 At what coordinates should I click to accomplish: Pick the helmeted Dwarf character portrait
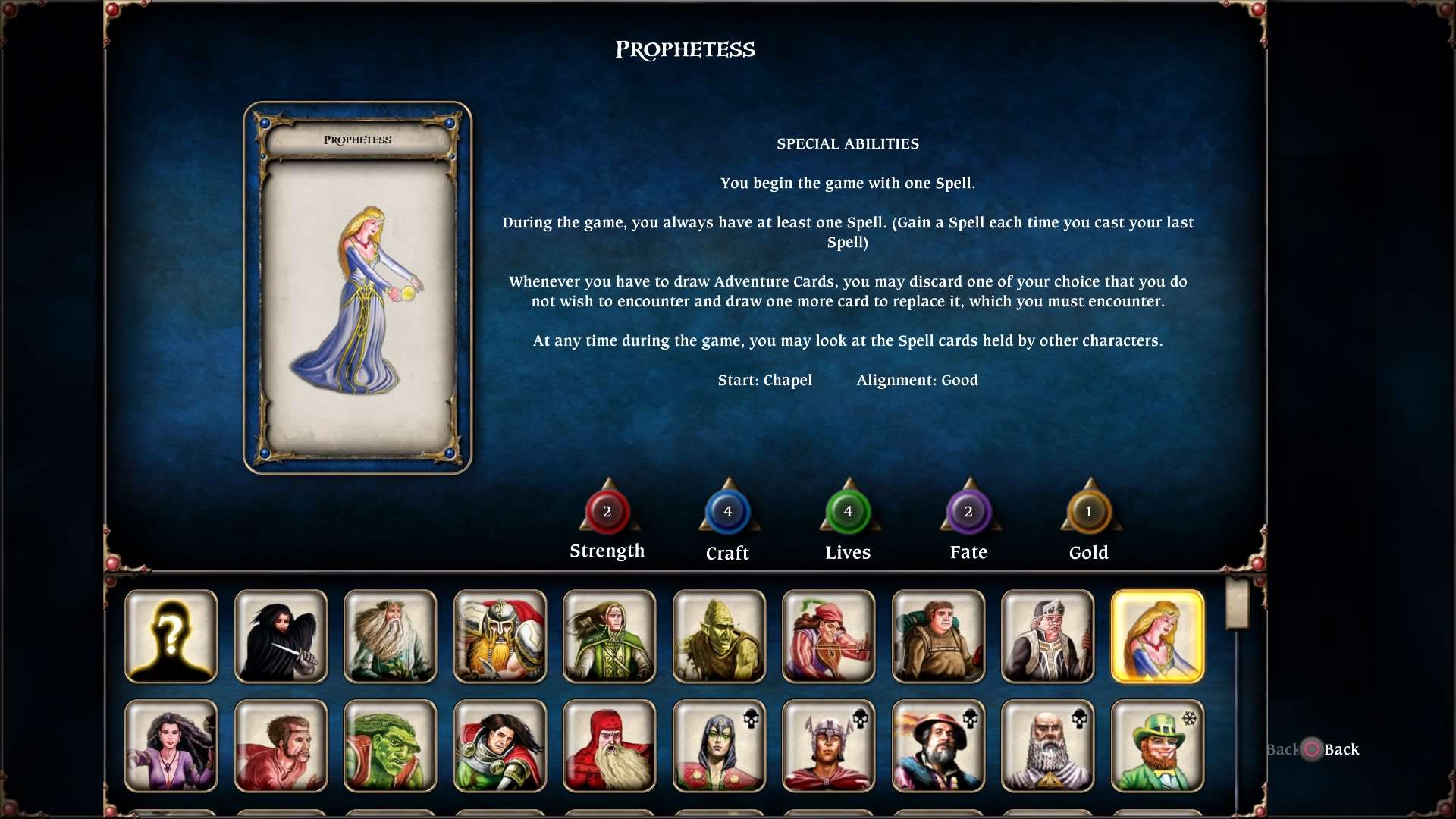(499, 636)
